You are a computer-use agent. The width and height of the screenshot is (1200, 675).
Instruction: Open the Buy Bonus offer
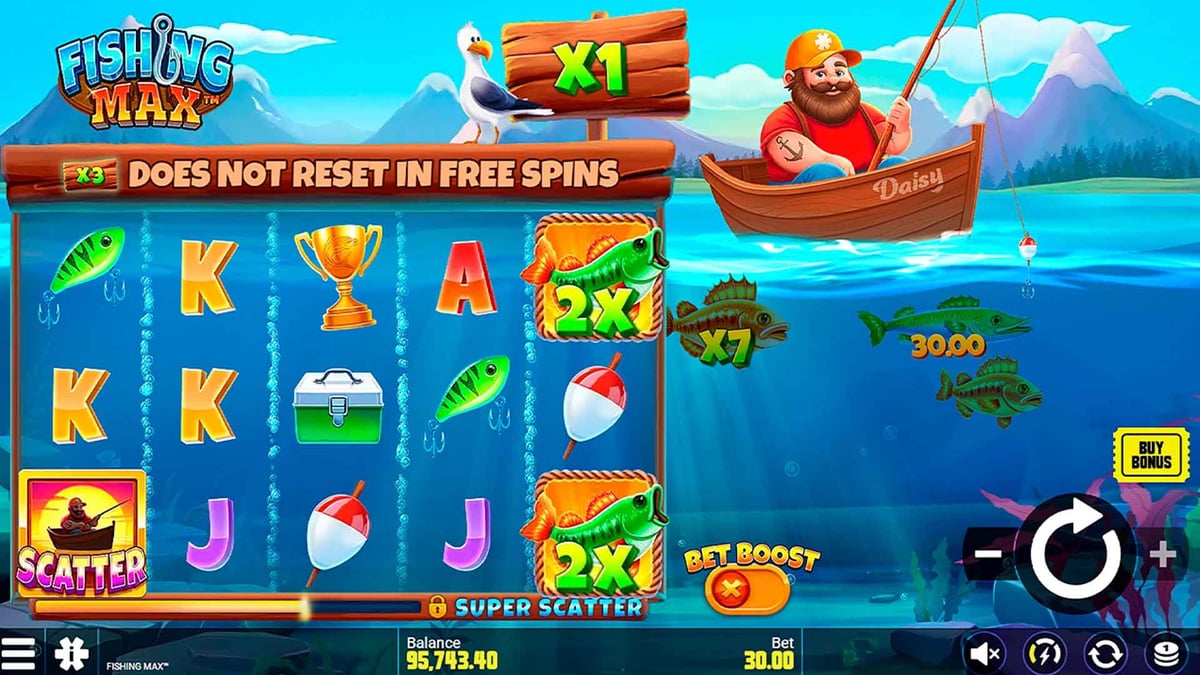[x=1151, y=455]
